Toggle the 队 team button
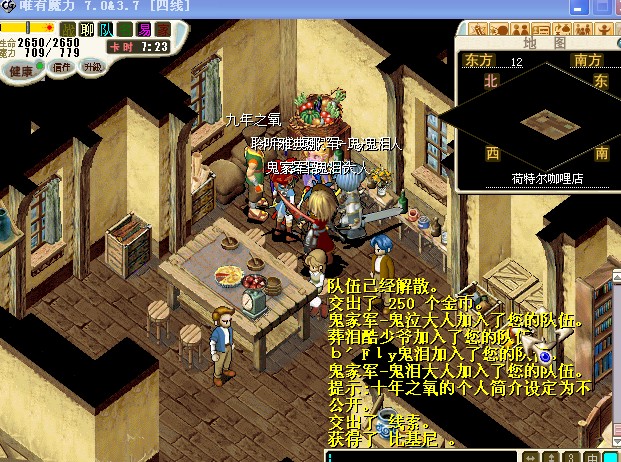Screen dimensions: 621x462 tap(105, 29)
